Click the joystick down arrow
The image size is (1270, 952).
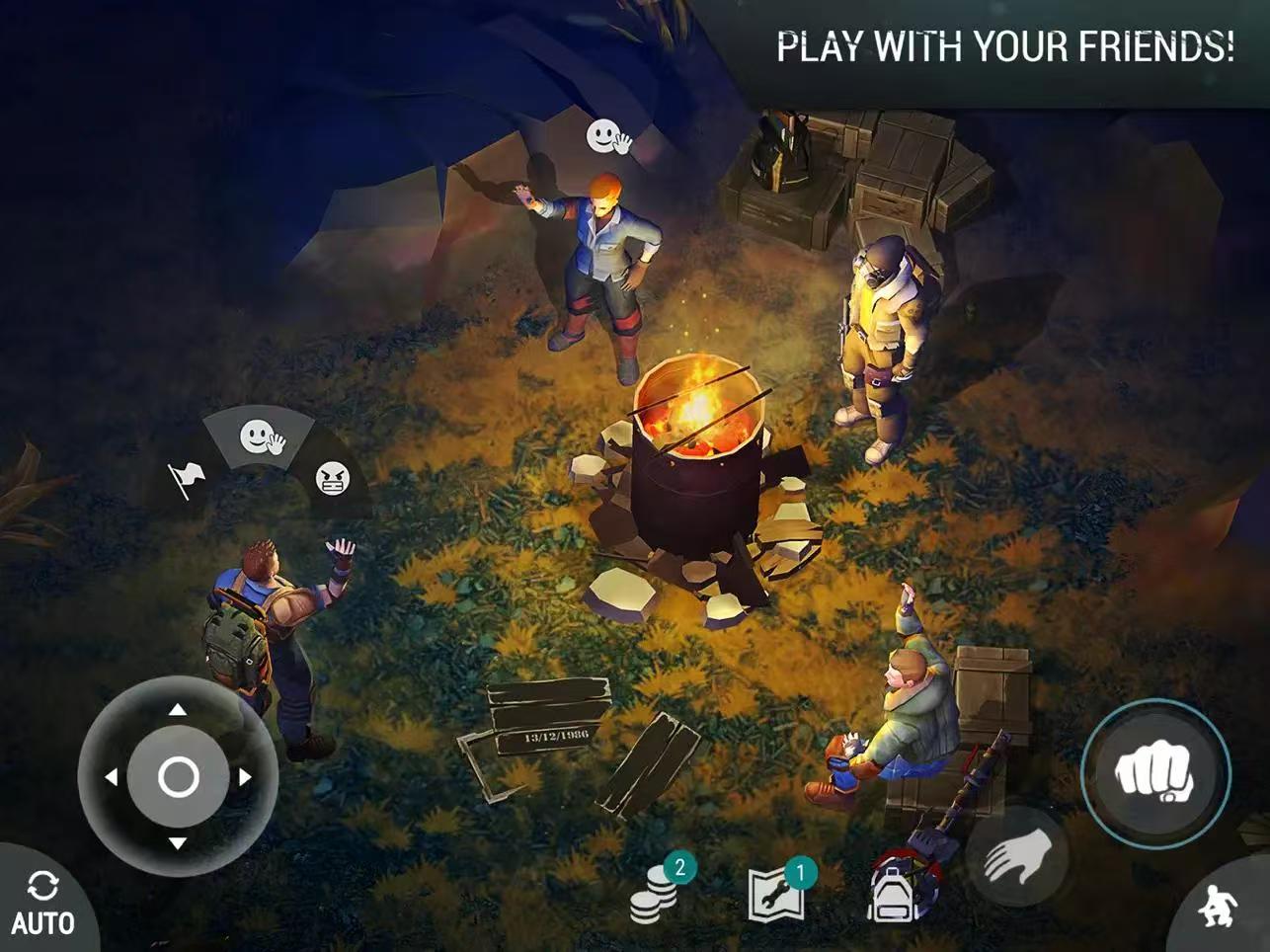pos(178,843)
